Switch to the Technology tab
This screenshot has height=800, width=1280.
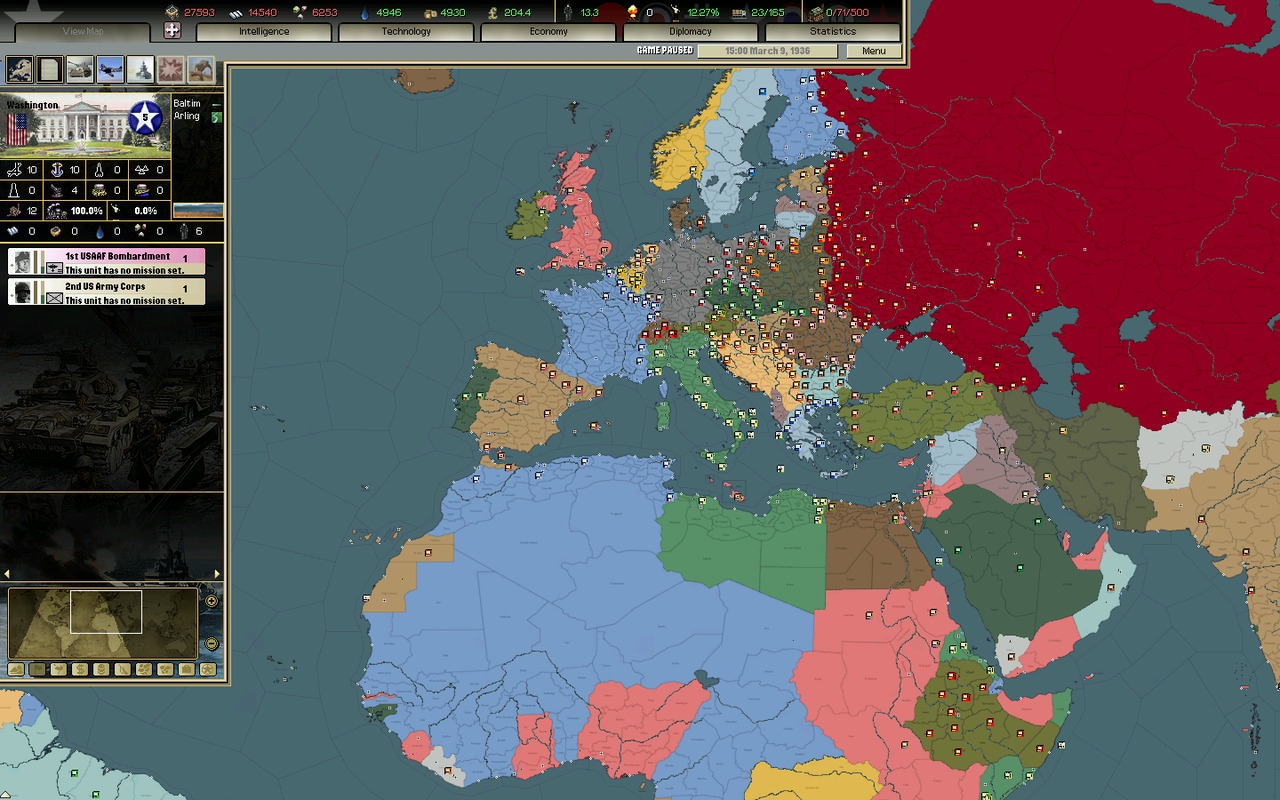click(406, 32)
